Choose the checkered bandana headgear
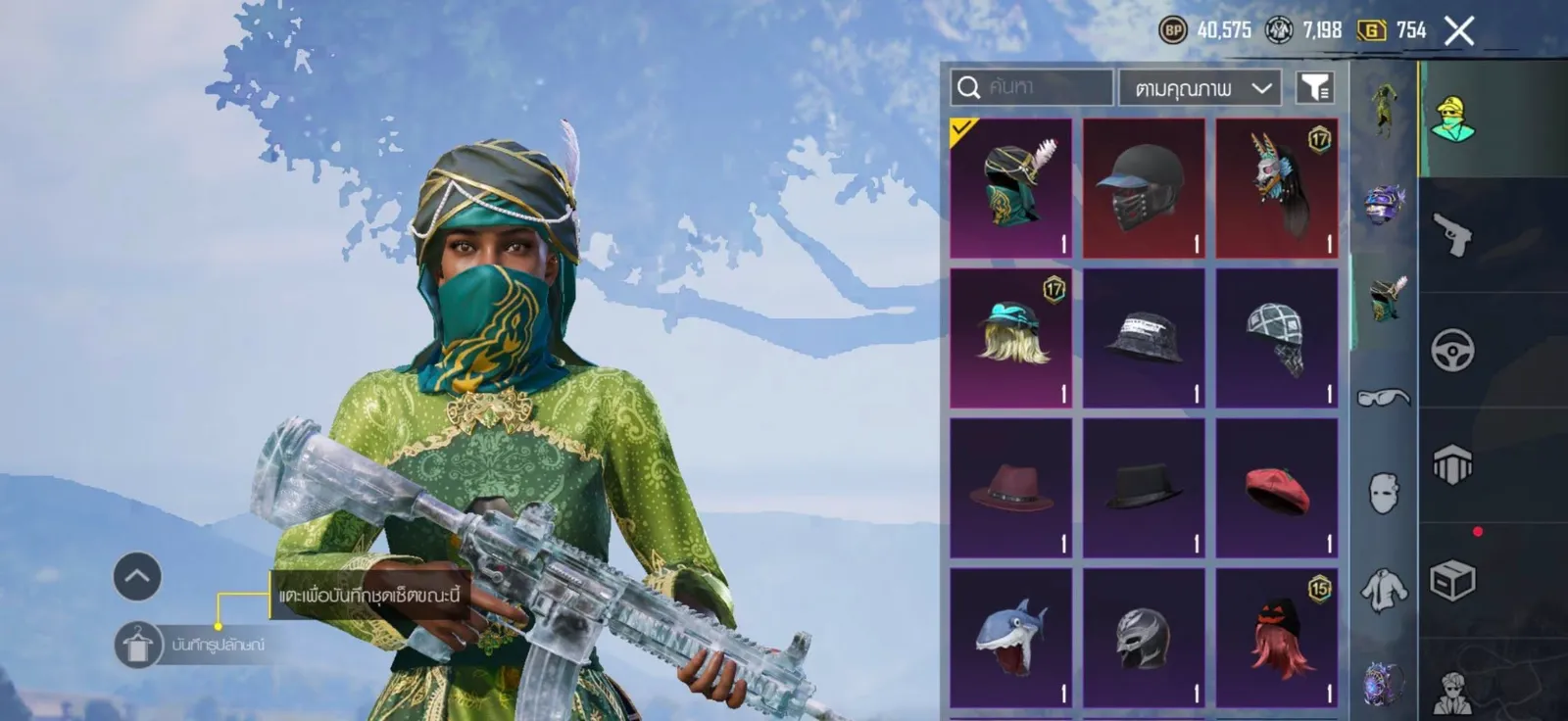Screen dimensions: 1568x721 coord(1277,338)
